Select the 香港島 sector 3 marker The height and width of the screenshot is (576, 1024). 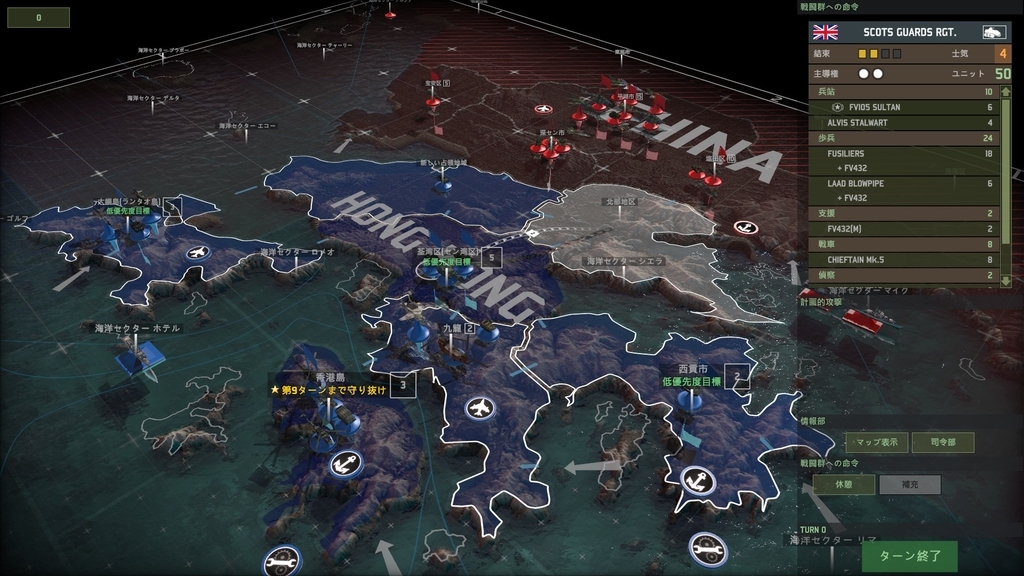[x=403, y=384]
